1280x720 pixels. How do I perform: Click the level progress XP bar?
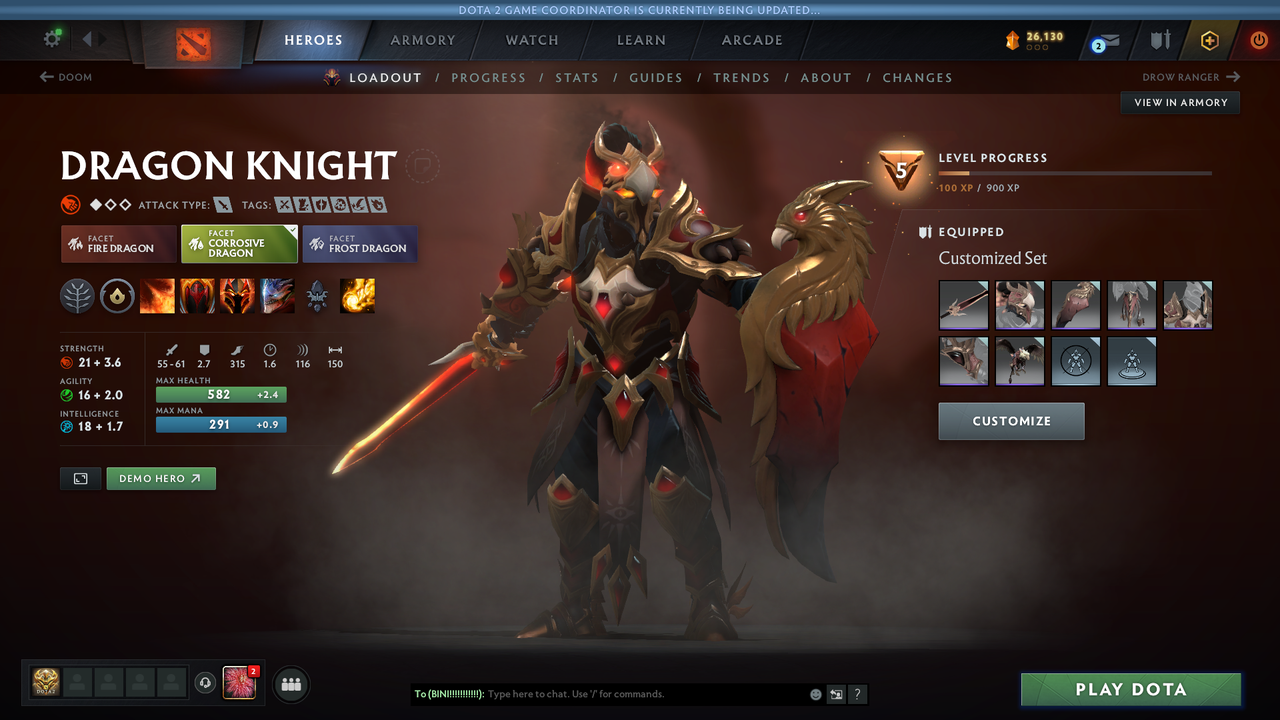coord(1075,172)
